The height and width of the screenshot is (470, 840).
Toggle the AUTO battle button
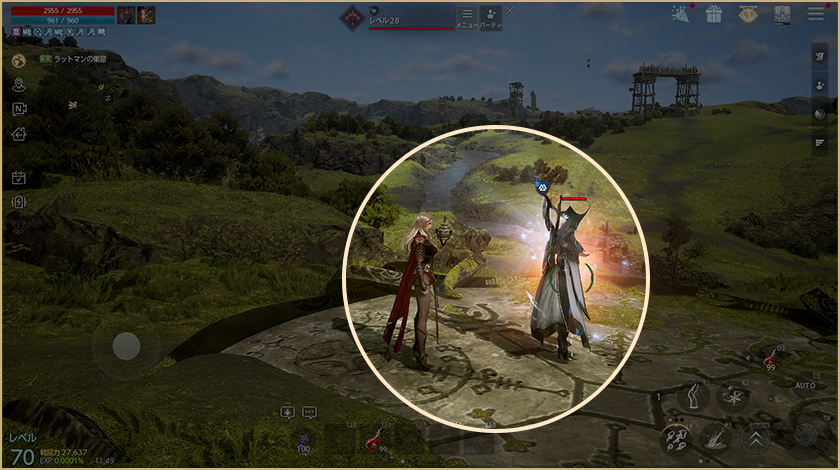(x=805, y=384)
